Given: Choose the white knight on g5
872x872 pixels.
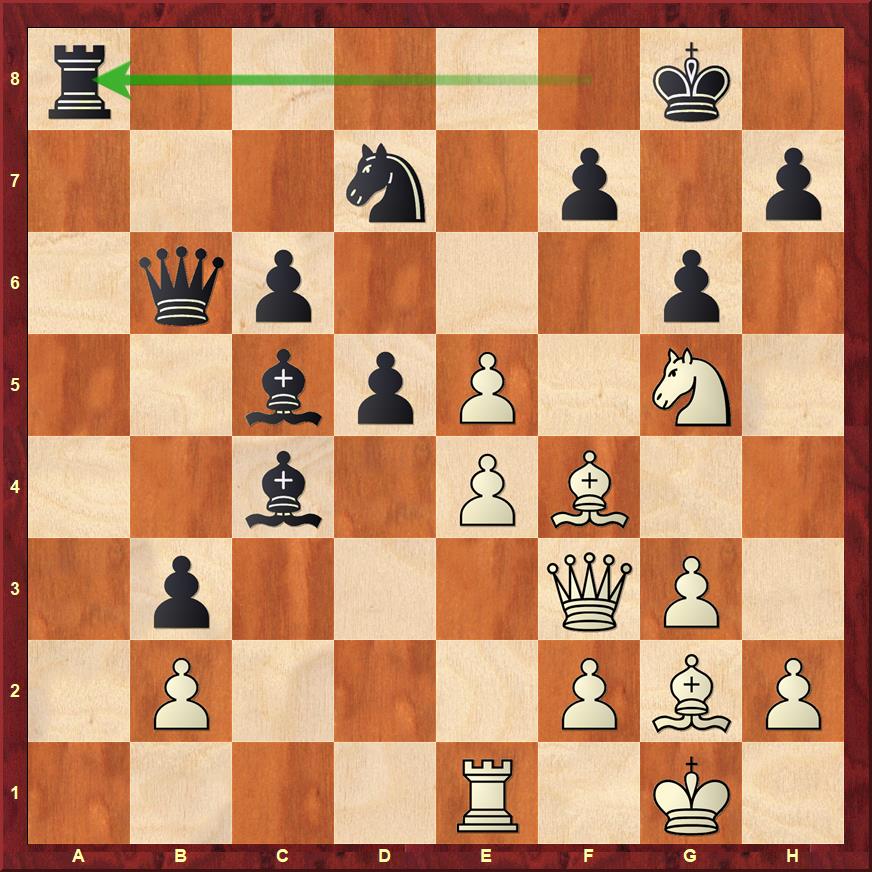Looking at the screenshot, I should (691, 386).
